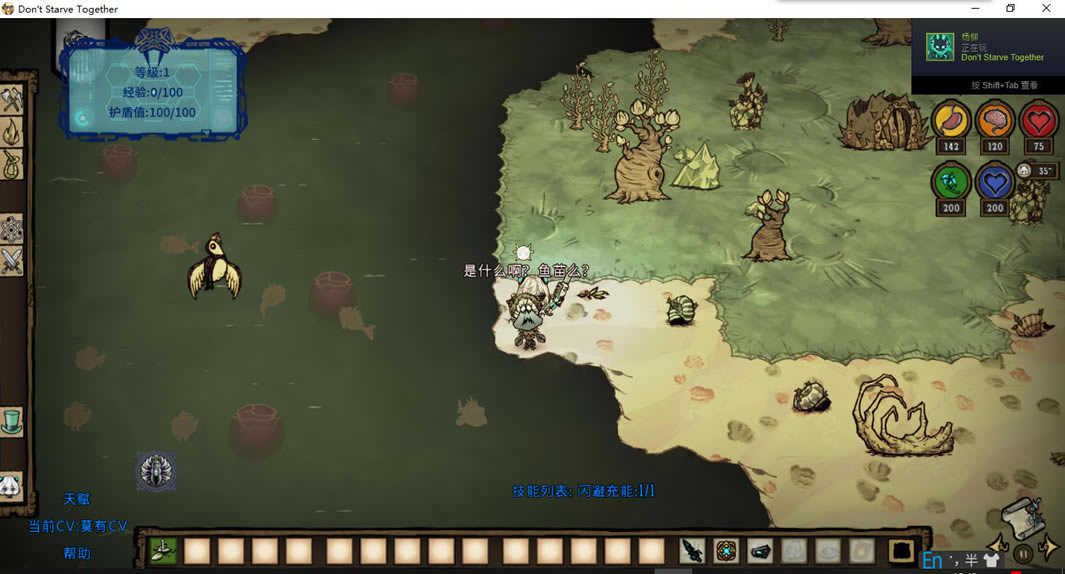Image resolution: width=1065 pixels, height=574 pixels.
Task: Close the game window
Action: click(x=1046, y=9)
